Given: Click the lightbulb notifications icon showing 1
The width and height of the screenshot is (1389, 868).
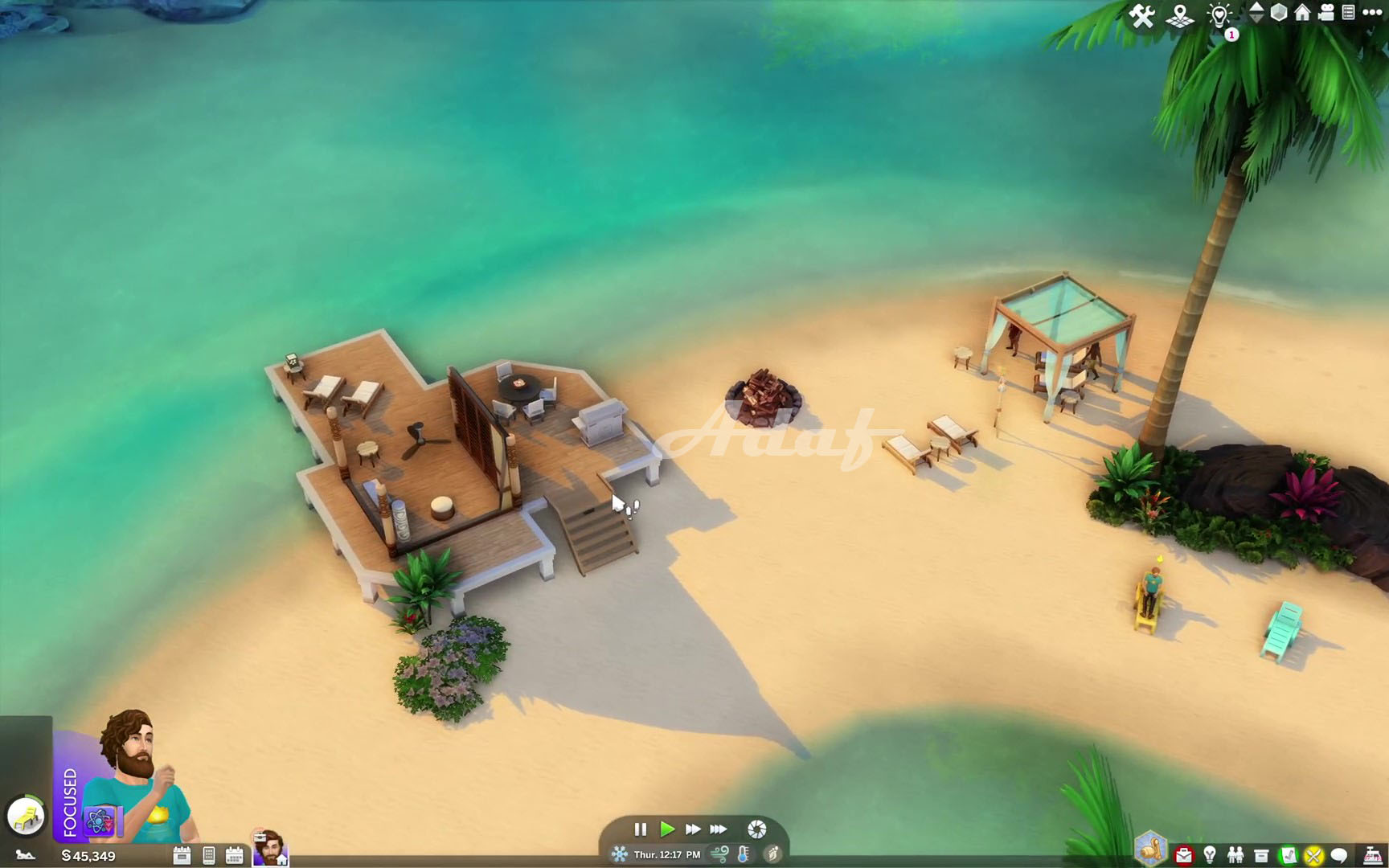Looking at the screenshot, I should (1219, 14).
